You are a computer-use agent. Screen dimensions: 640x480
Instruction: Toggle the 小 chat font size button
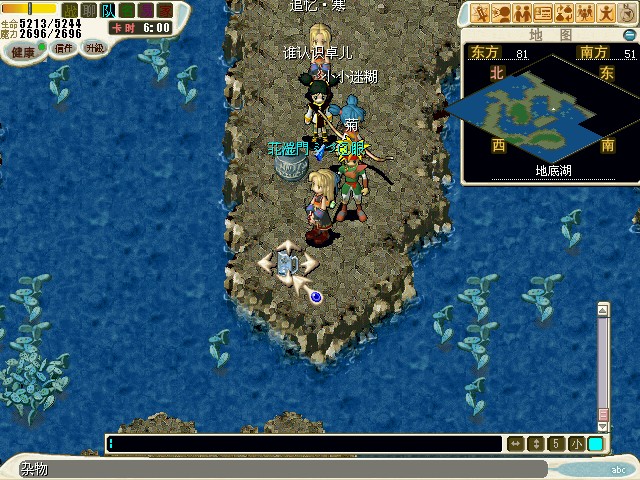pyautogui.click(x=577, y=443)
